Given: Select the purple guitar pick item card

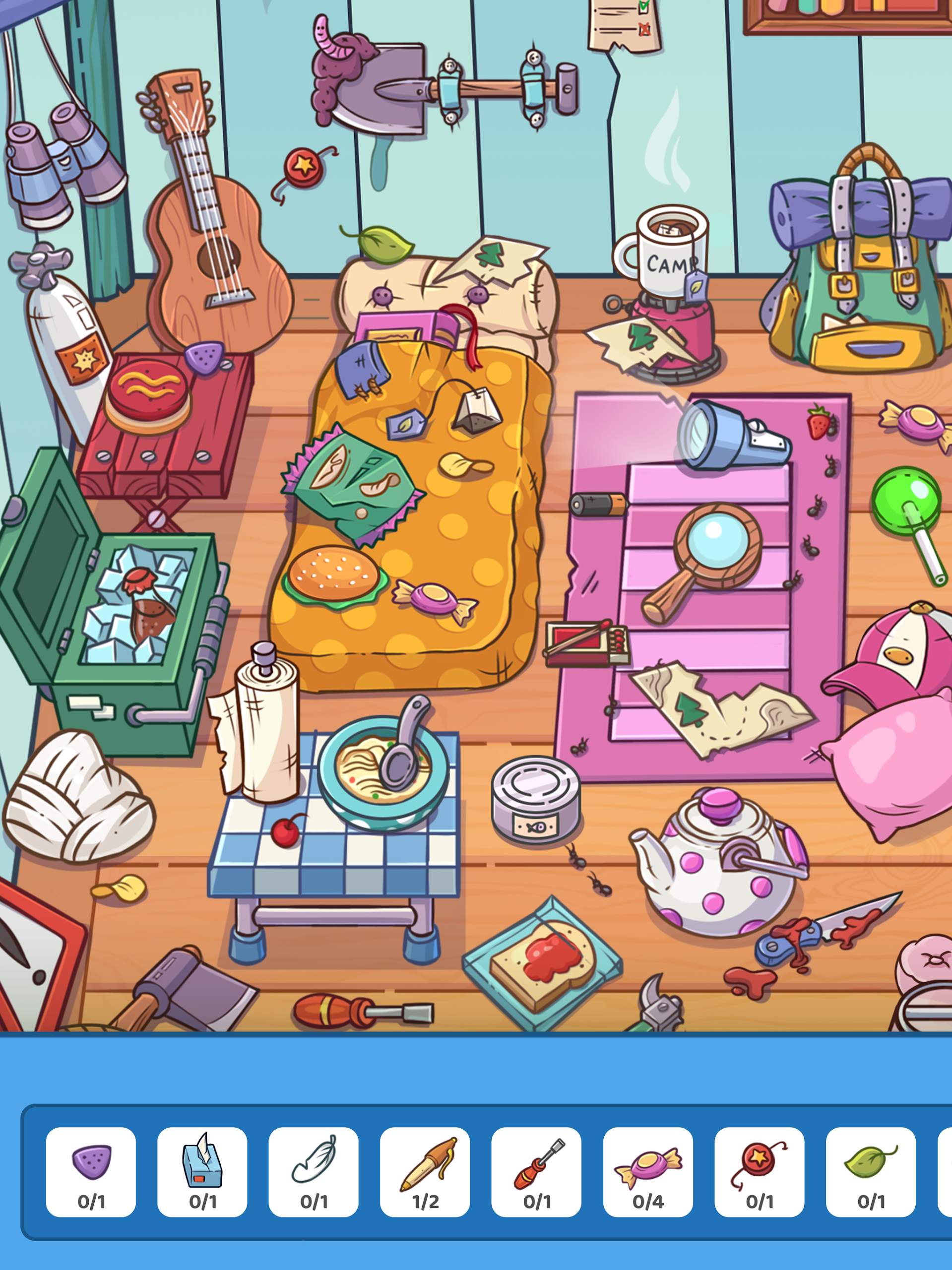Looking at the screenshot, I should tap(91, 1171).
